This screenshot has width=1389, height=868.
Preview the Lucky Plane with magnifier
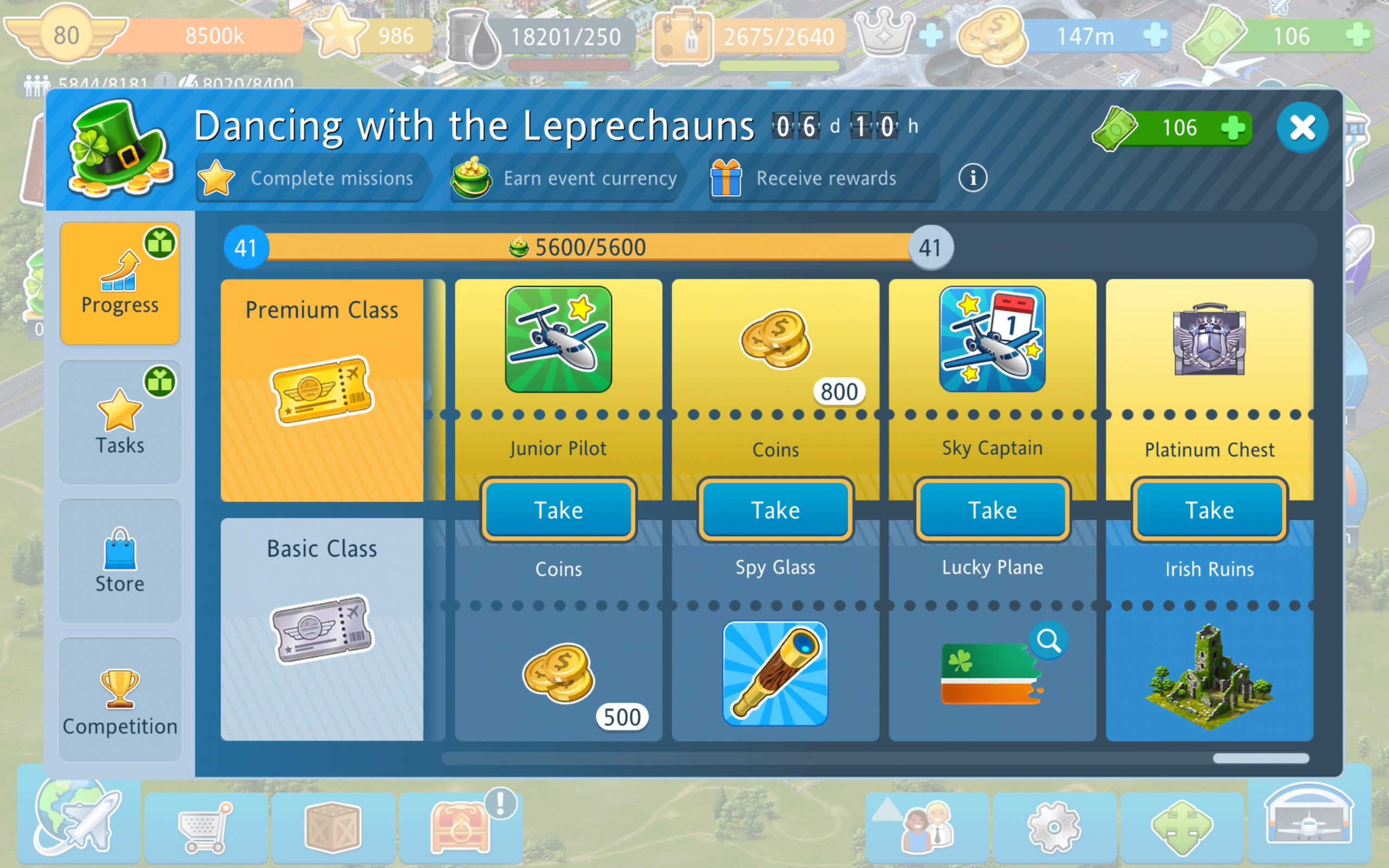(1049, 640)
